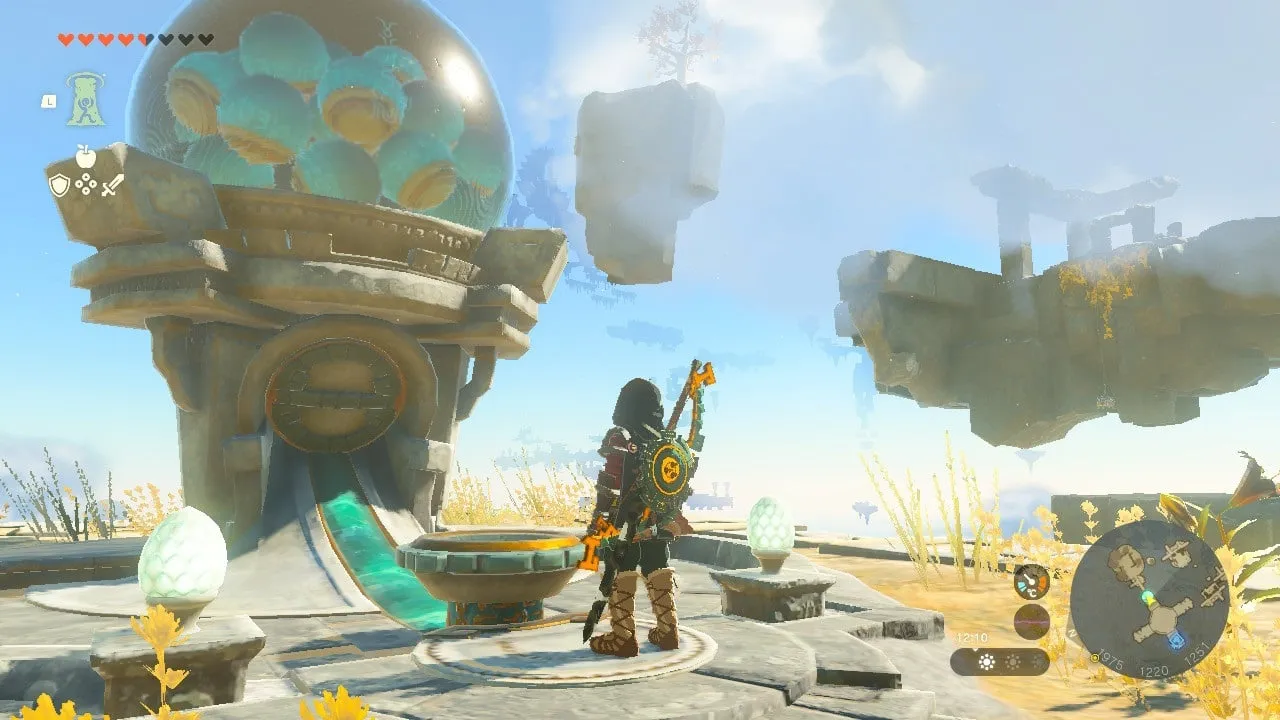Select the apple food quick-menu icon
Viewport: 1280px width, 720px height.
(x=86, y=156)
